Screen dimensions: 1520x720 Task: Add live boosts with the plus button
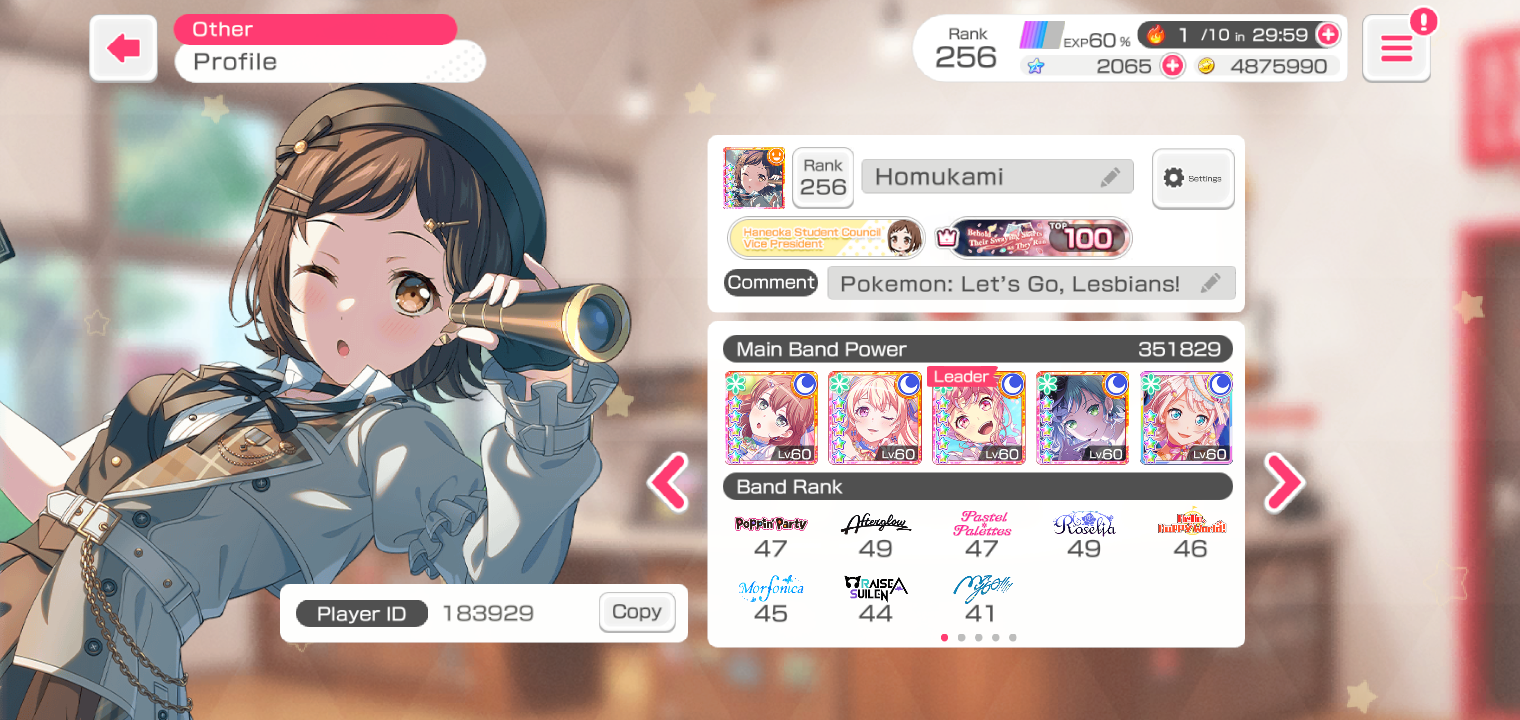(1327, 35)
